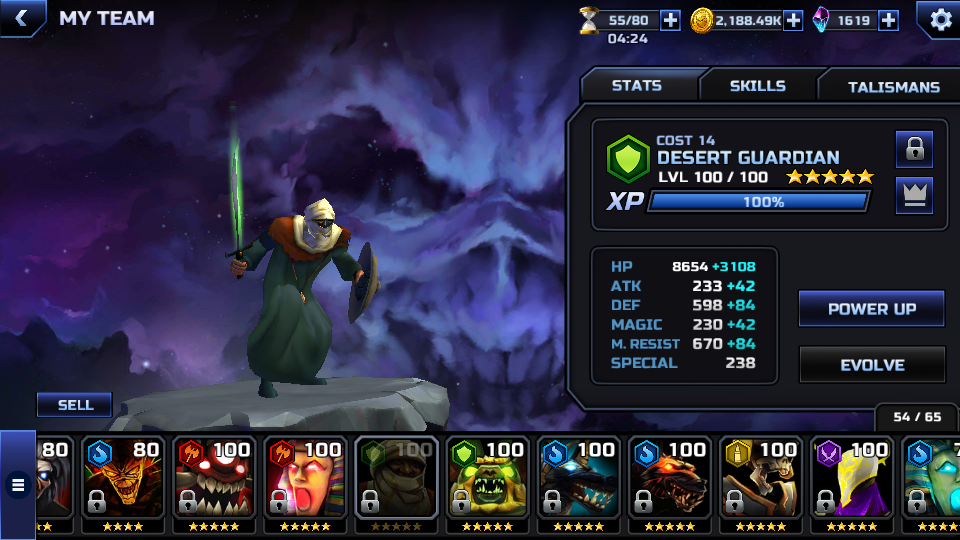Sell the selected character
Image resolution: width=960 pixels, height=540 pixels.
pyautogui.click(x=75, y=405)
